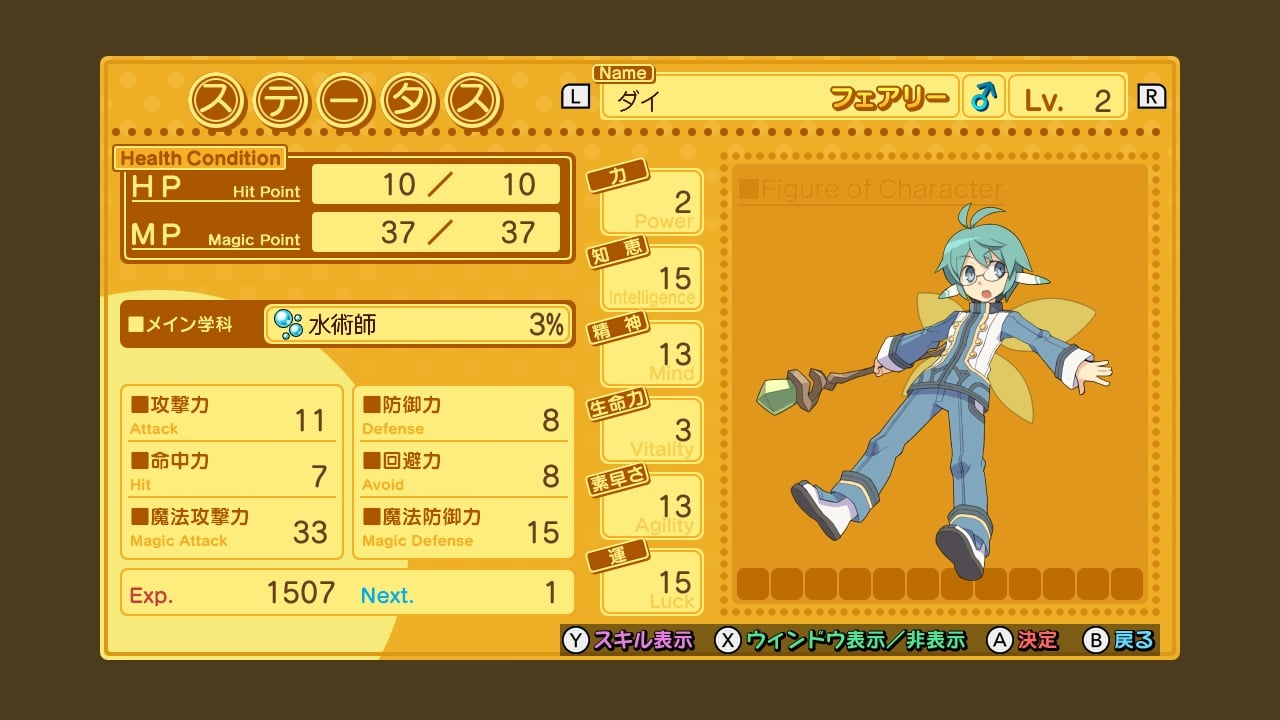Image resolution: width=1280 pixels, height=720 pixels.
Task: Select the 水術師 main course entry
Action: click(x=418, y=324)
